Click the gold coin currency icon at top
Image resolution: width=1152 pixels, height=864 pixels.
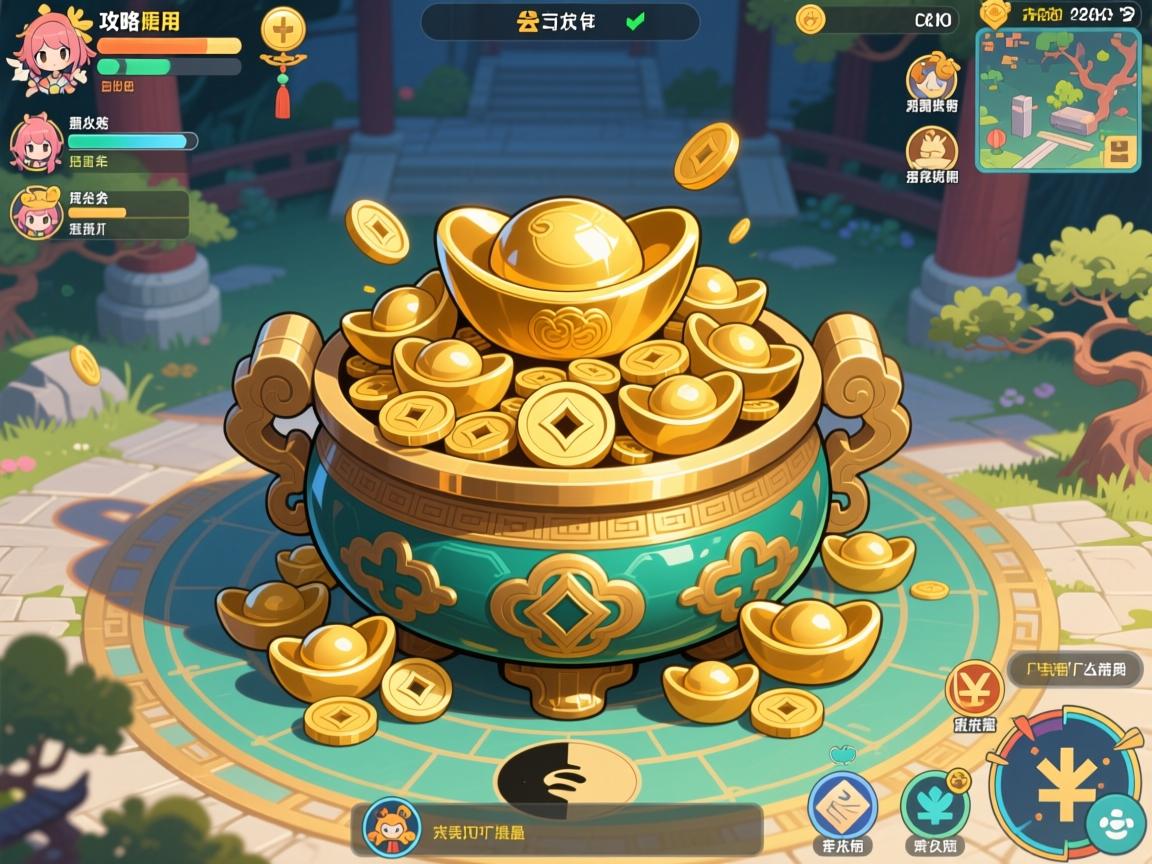point(811,18)
